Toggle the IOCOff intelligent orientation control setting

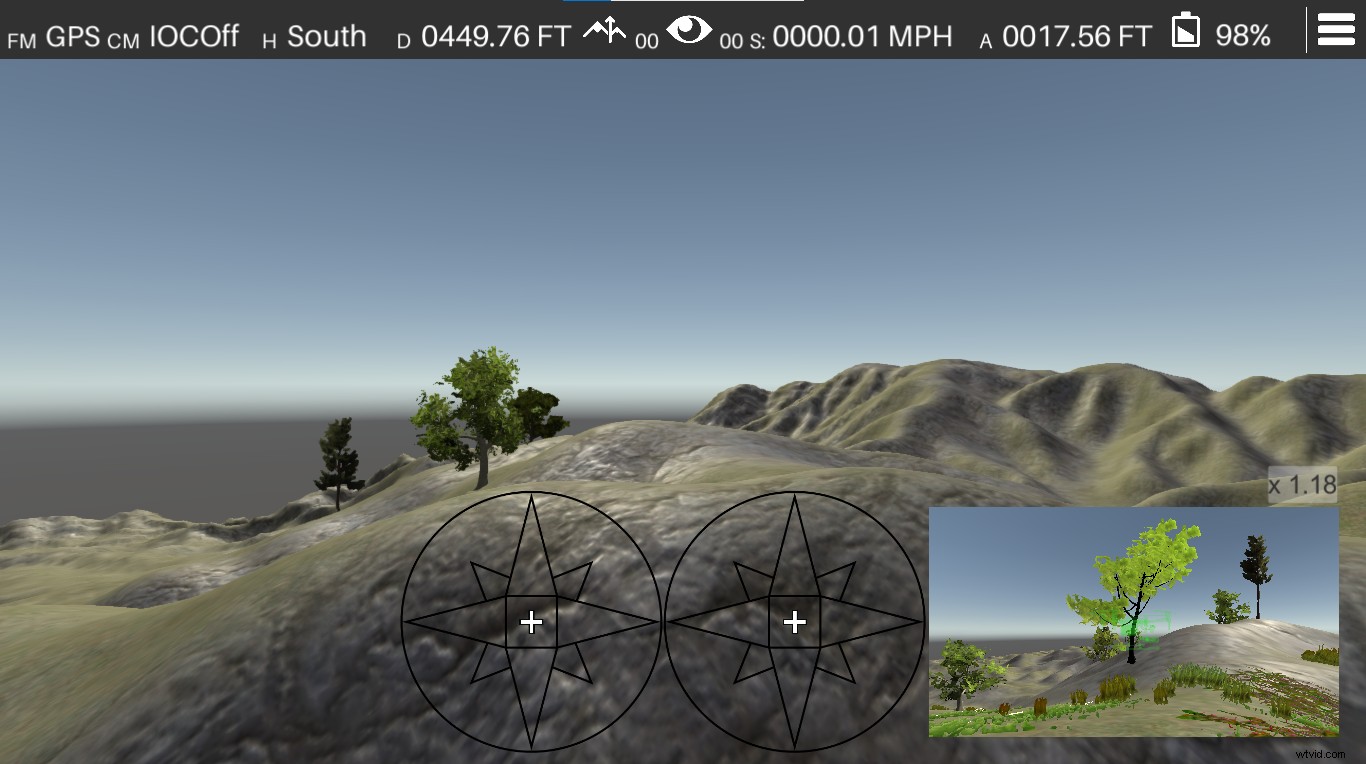click(x=193, y=35)
